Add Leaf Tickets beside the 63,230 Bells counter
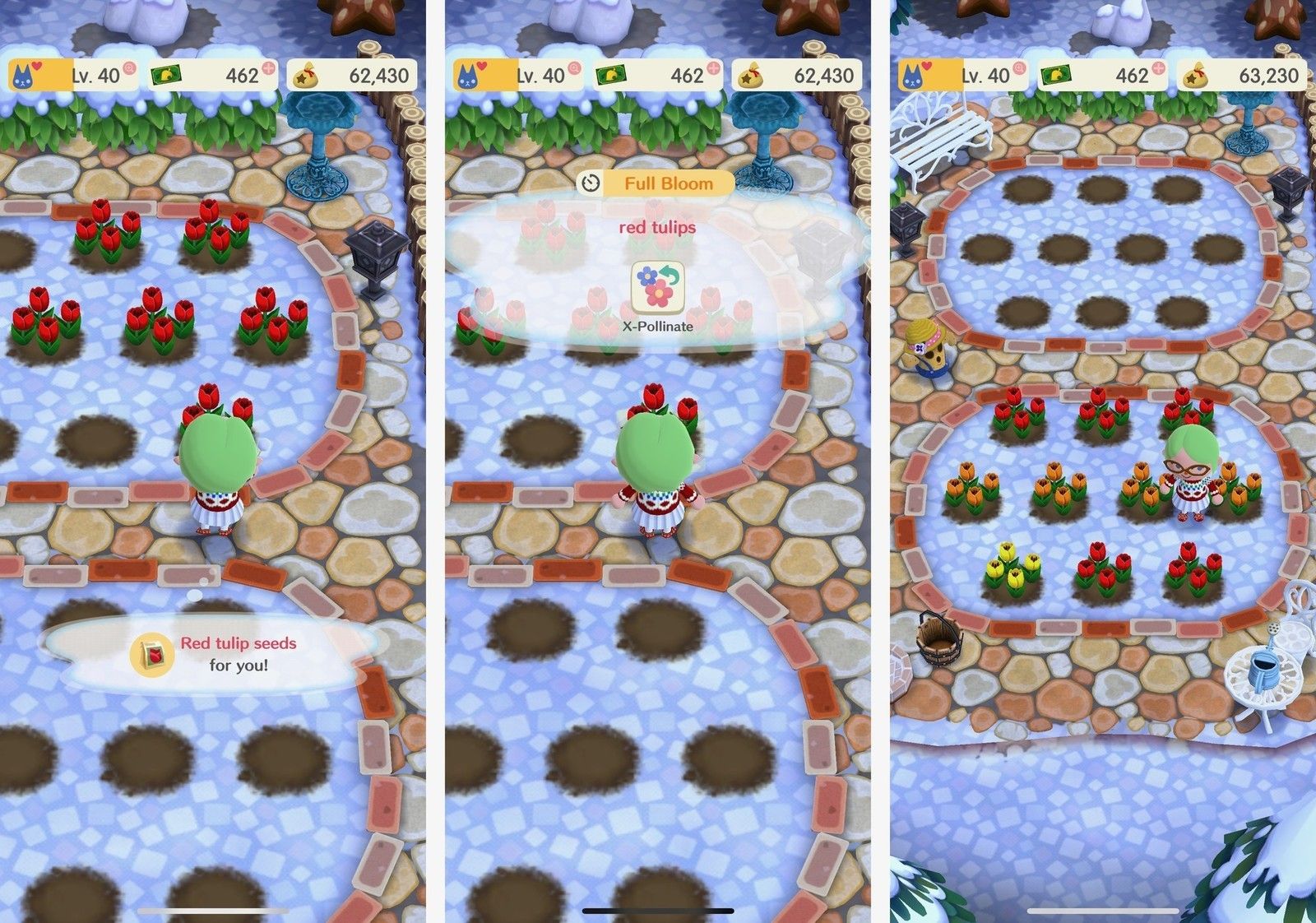This screenshot has width=1316, height=923. (x=1158, y=67)
